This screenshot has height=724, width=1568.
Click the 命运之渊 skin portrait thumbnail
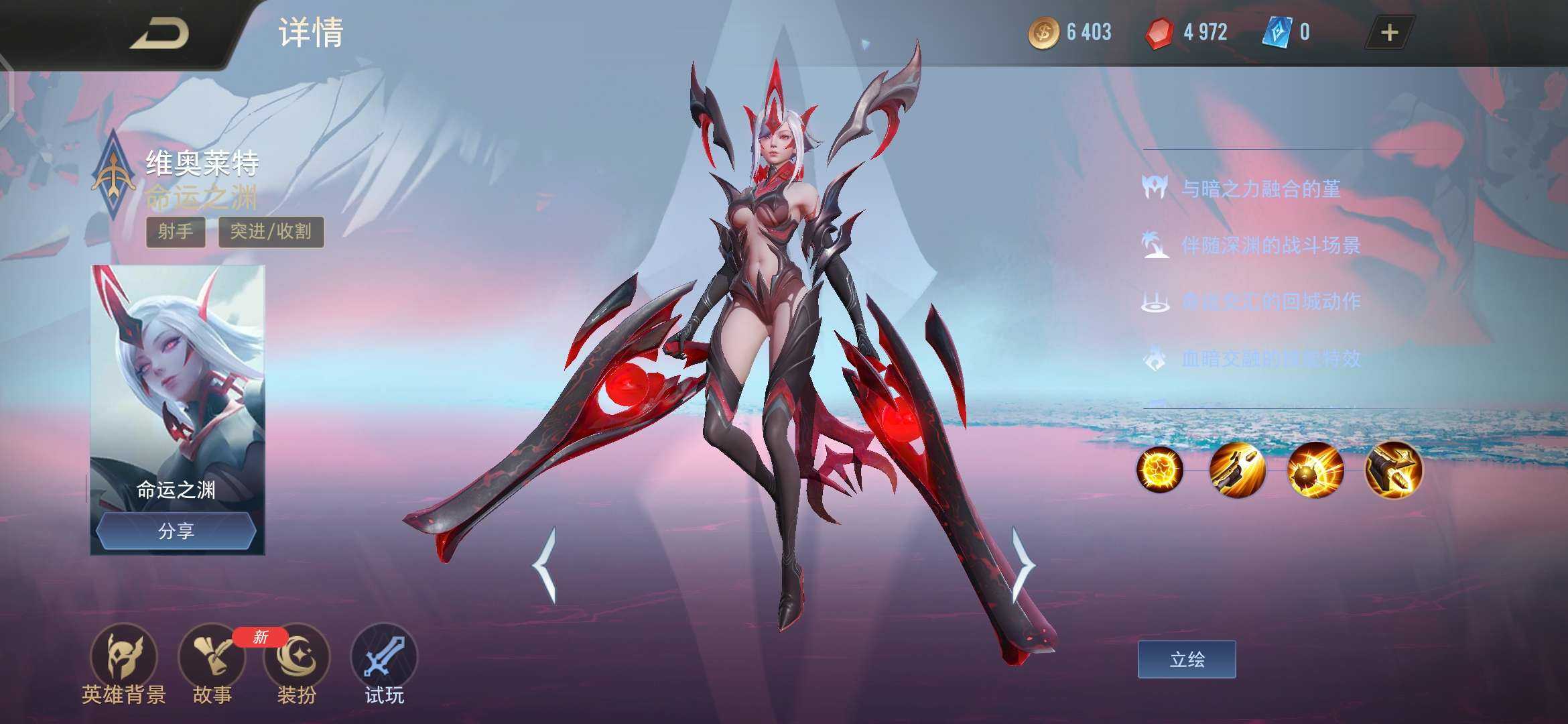point(178,382)
